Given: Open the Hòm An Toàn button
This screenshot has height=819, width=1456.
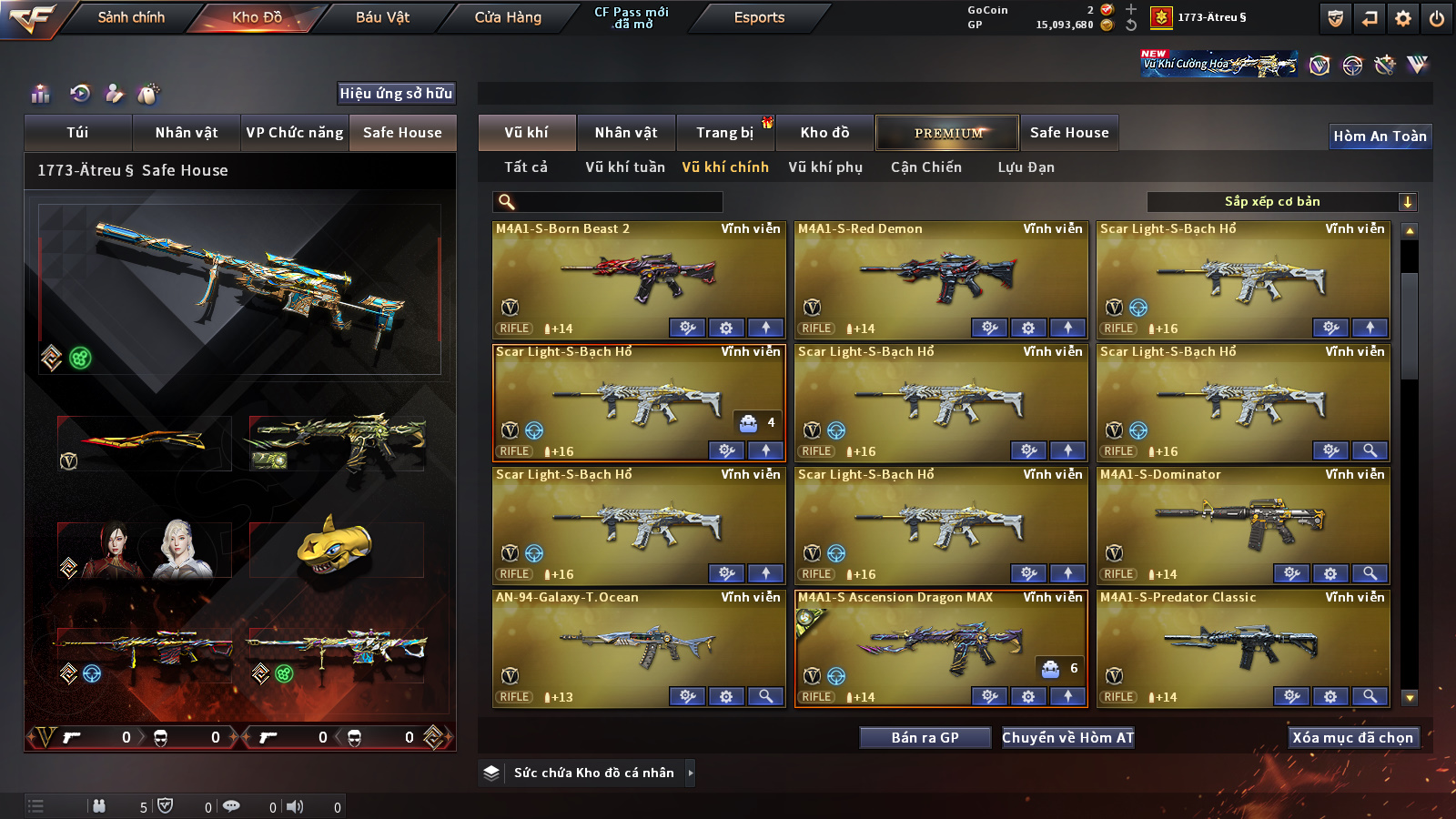Looking at the screenshot, I should pyautogui.click(x=1380, y=136).
